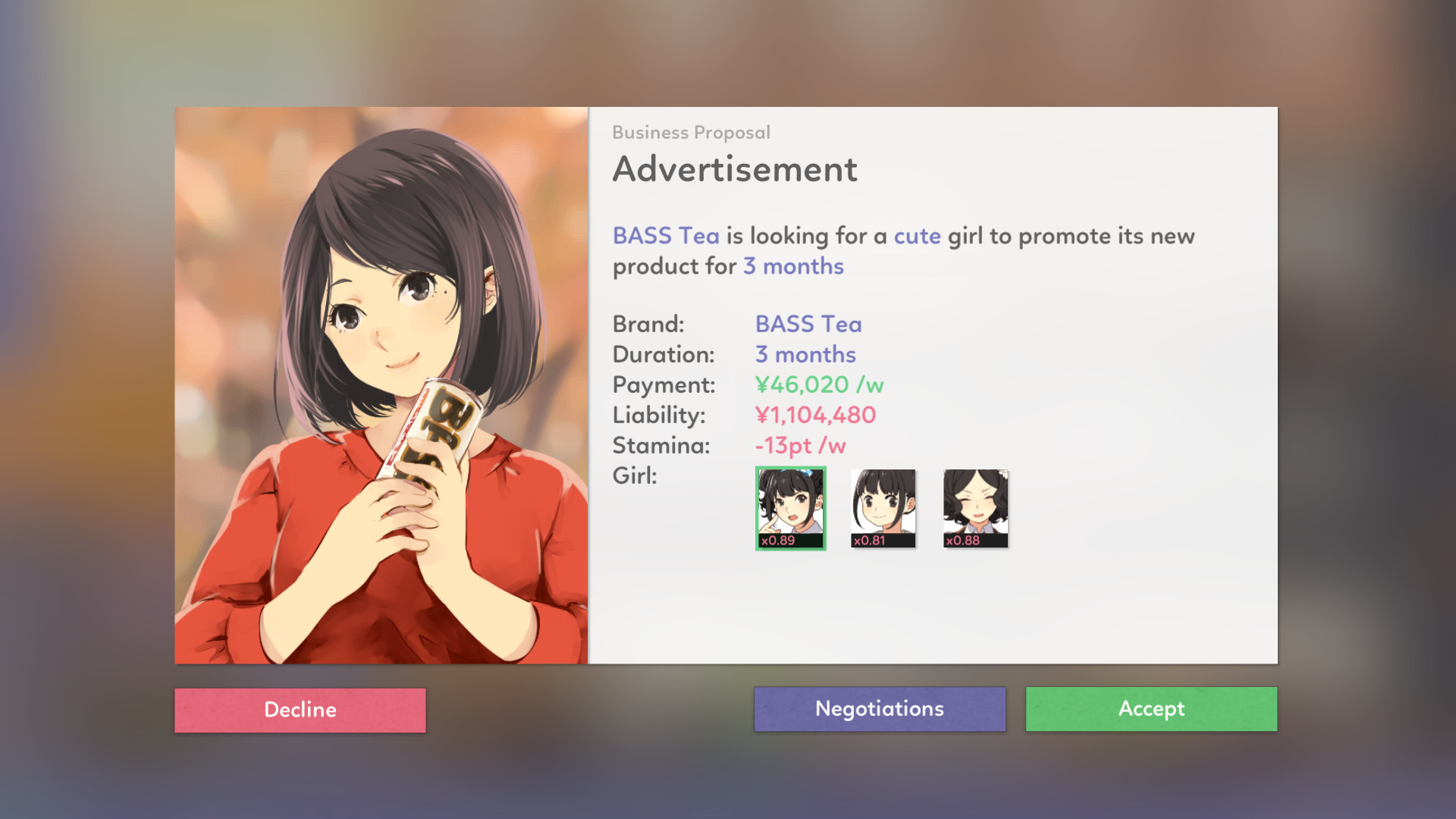Click the highlighted word cute
This screenshot has width=1456, height=819.
917,236
